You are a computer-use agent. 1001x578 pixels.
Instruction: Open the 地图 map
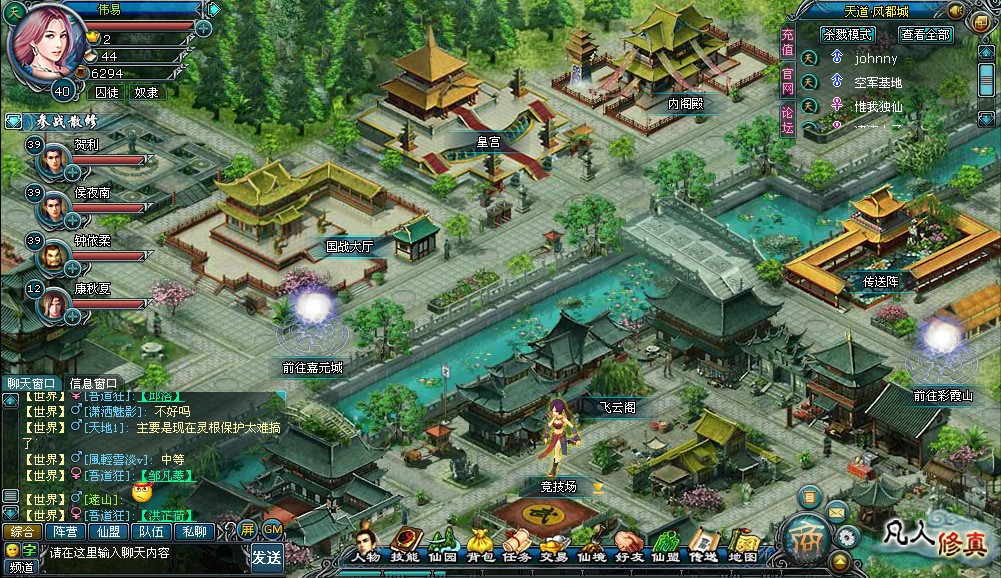[x=742, y=544]
